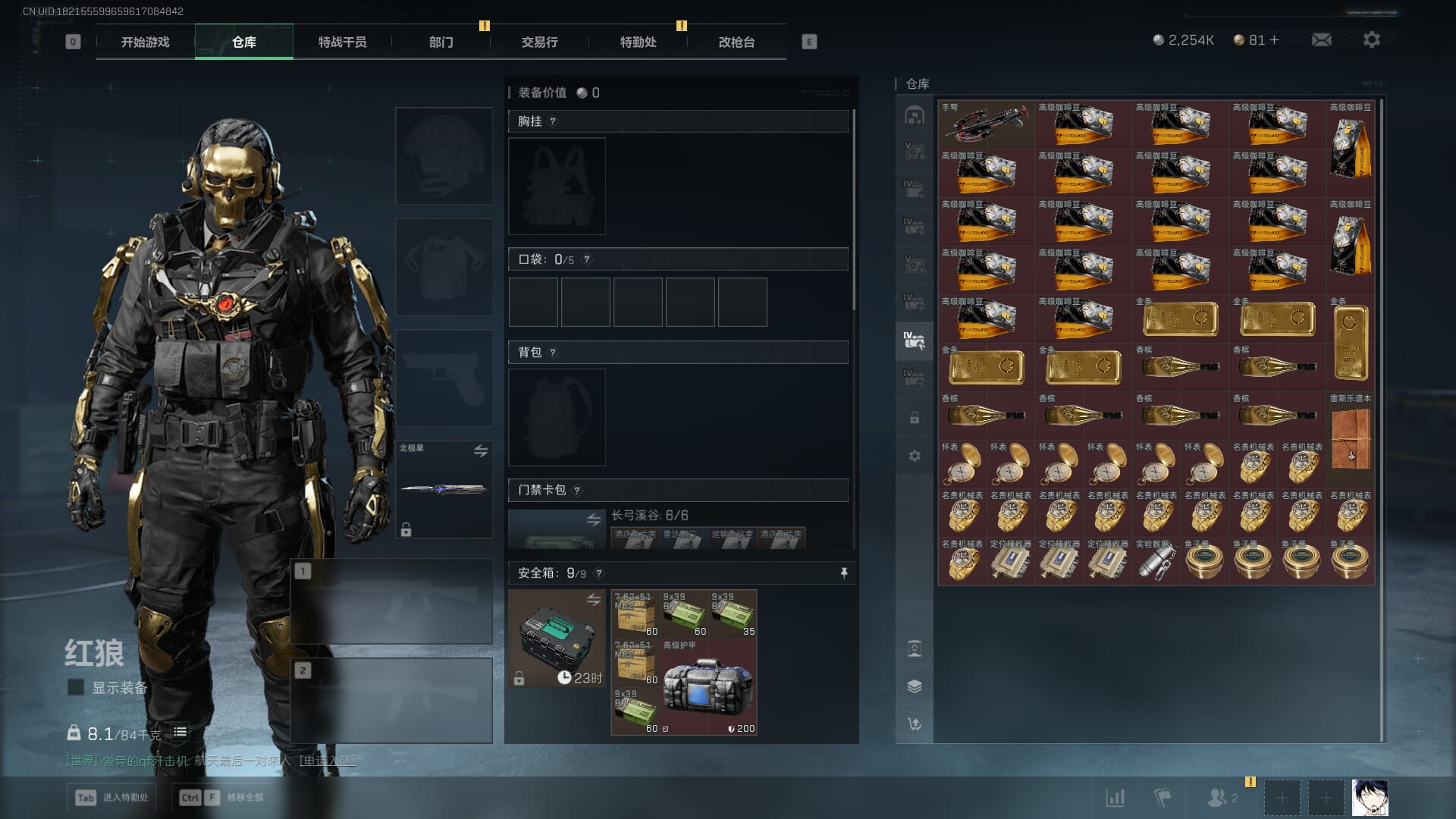Pin the 安全箱 panel with pin icon
1456x819 pixels.
(x=843, y=573)
